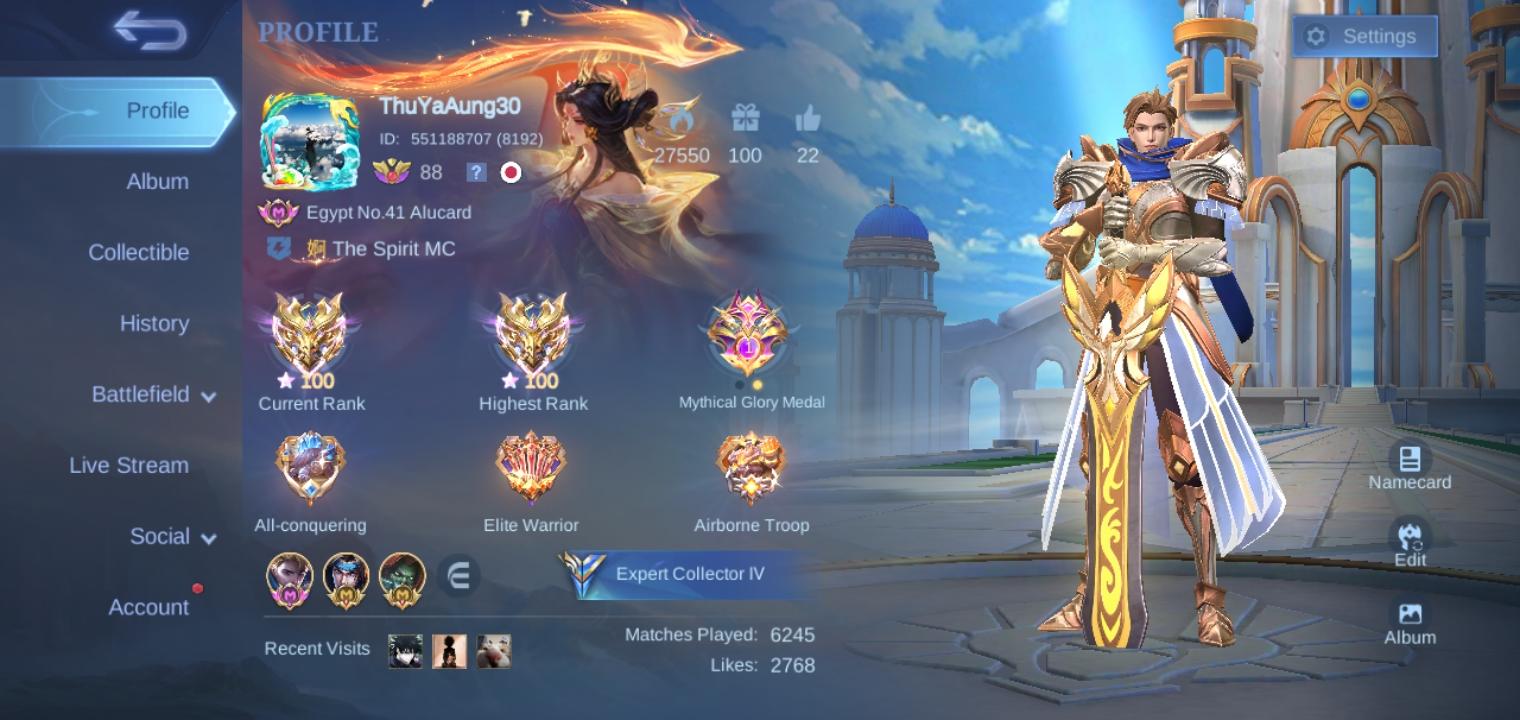
Task: Switch to the Collectible tab
Action: tap(138, 253)
